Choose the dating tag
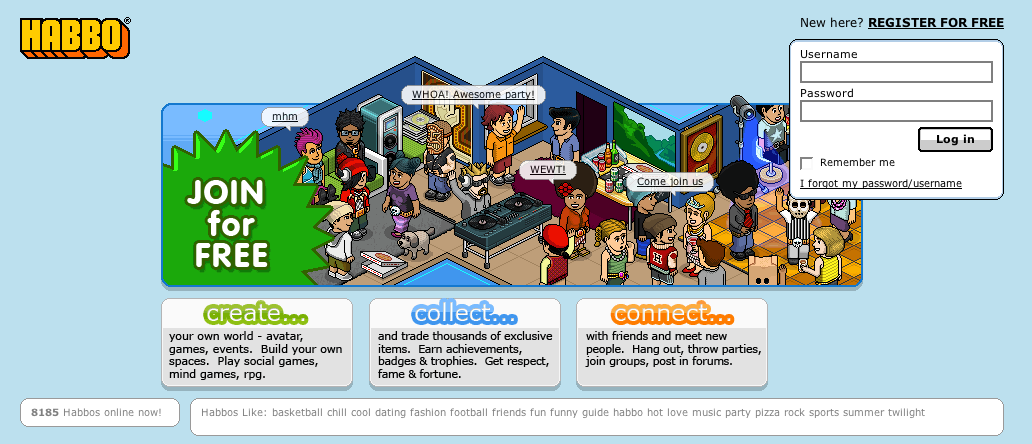Screen dimensions: 1032x444 (393, 413)
